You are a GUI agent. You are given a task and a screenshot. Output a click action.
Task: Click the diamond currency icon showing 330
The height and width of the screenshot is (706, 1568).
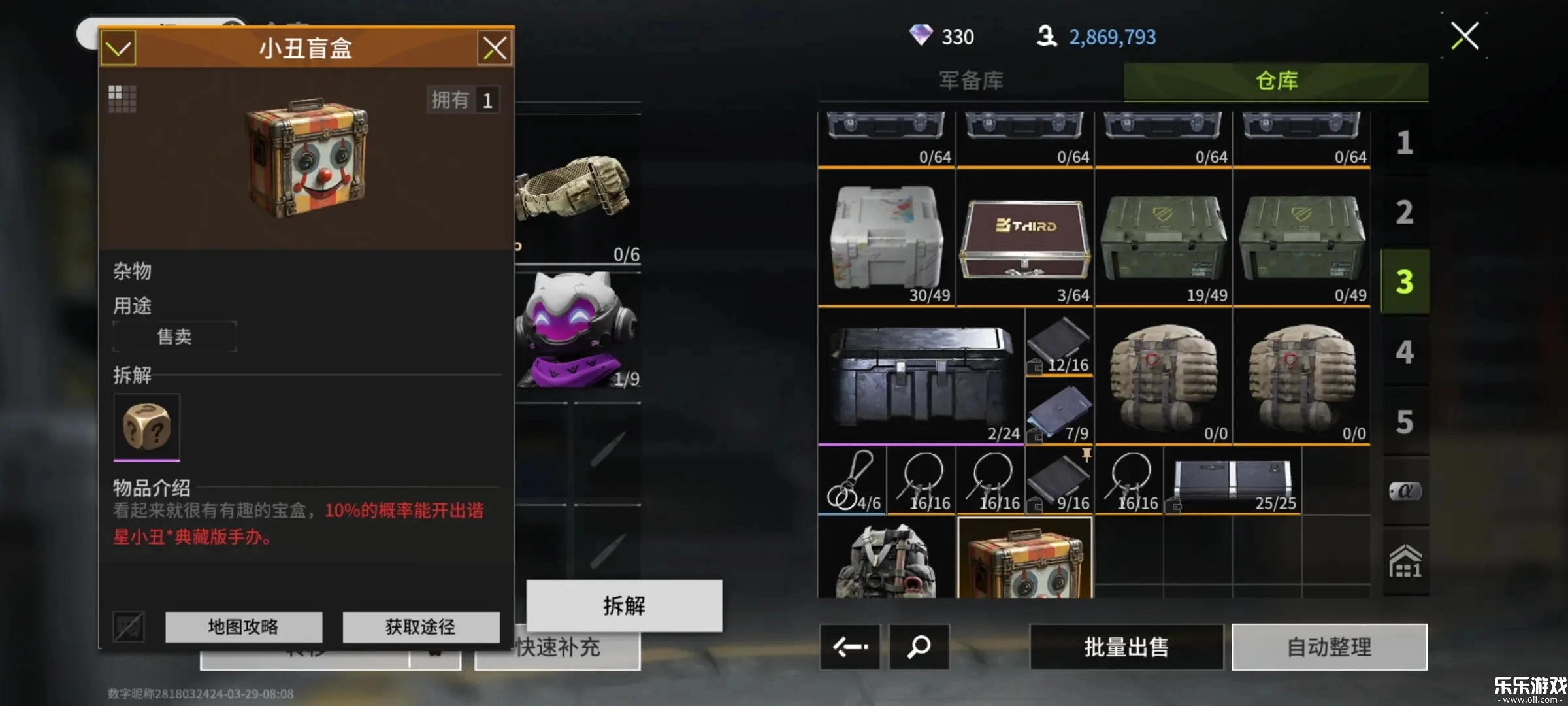(x=922, y=36)
